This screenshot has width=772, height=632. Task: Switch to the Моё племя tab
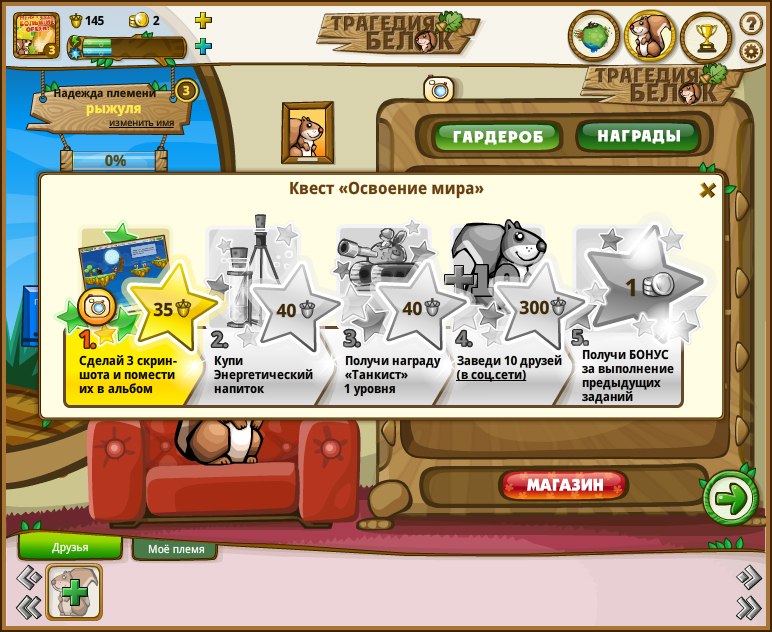176,549
